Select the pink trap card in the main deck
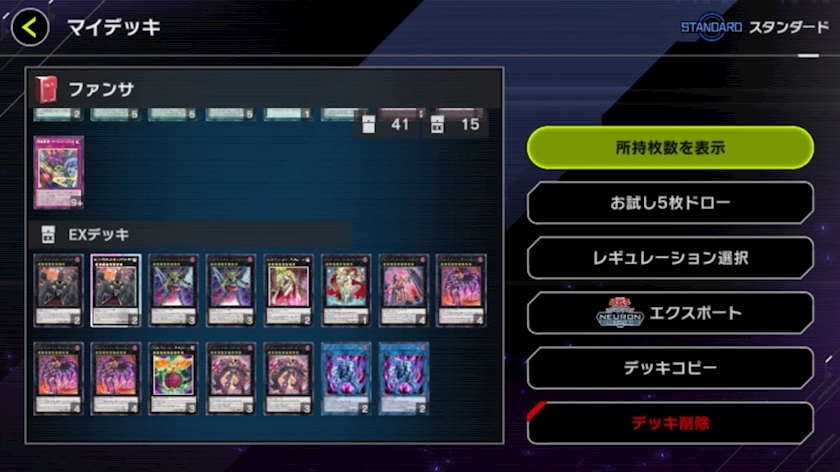The width and height of the screenshot is (840, 472). [59, 172]
